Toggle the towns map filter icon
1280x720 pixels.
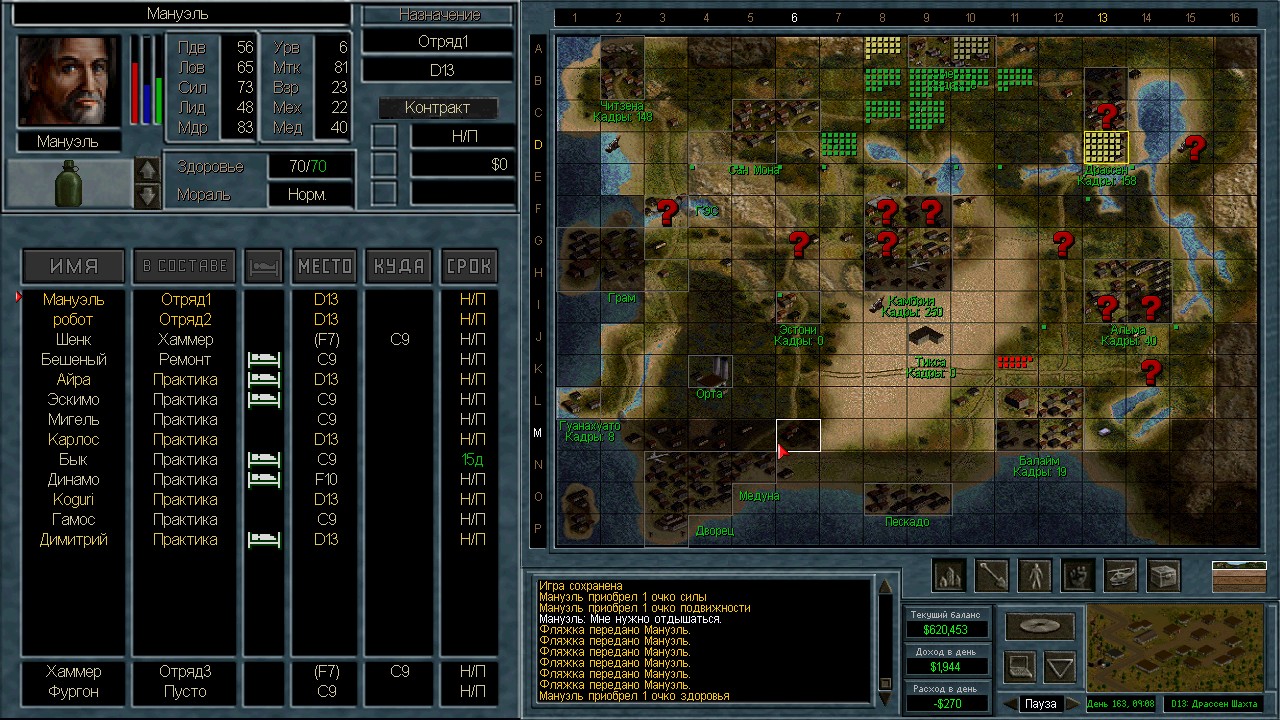(x=948, y=575)
